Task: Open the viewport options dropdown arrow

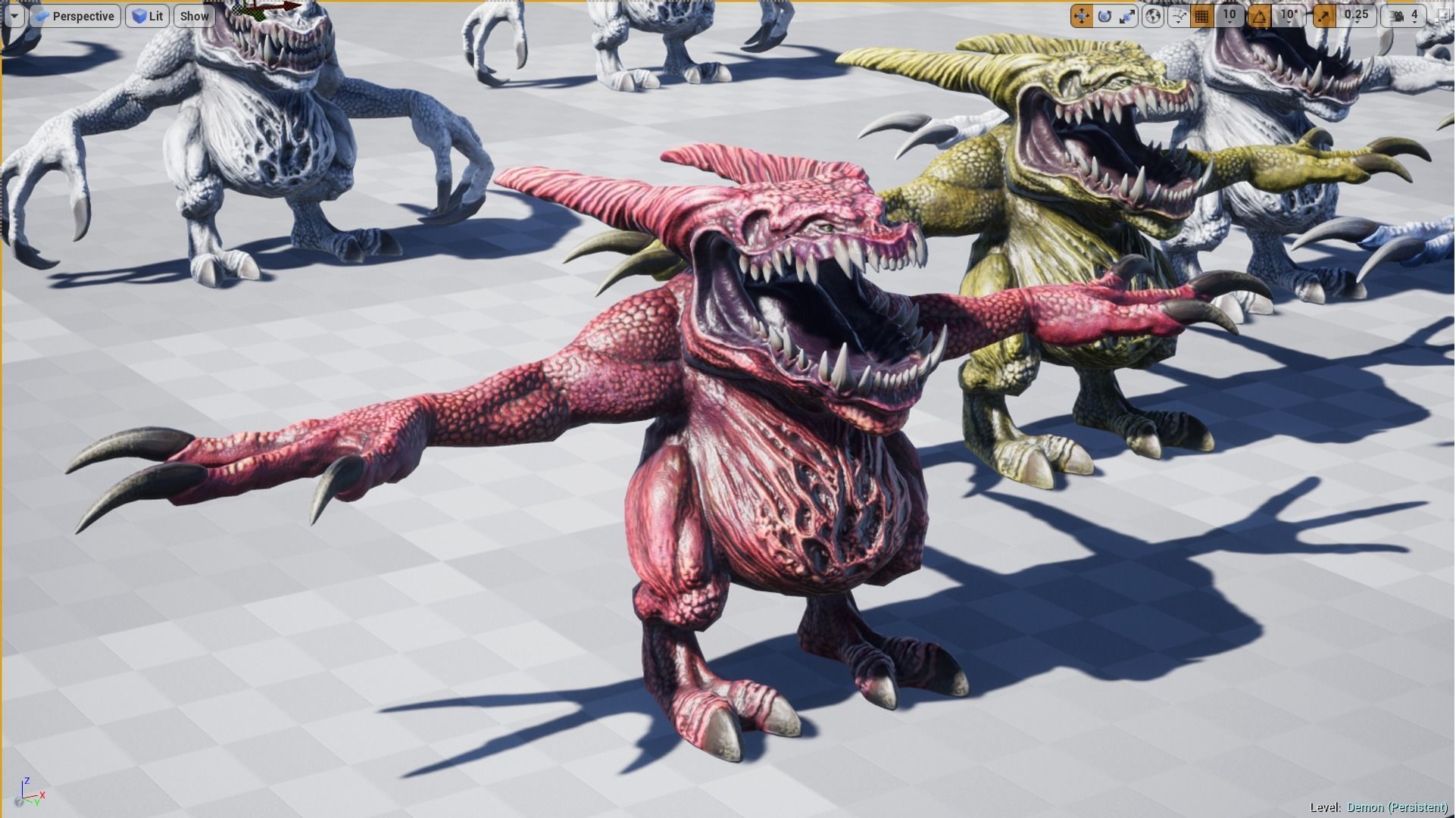Action: click(14, 15)
